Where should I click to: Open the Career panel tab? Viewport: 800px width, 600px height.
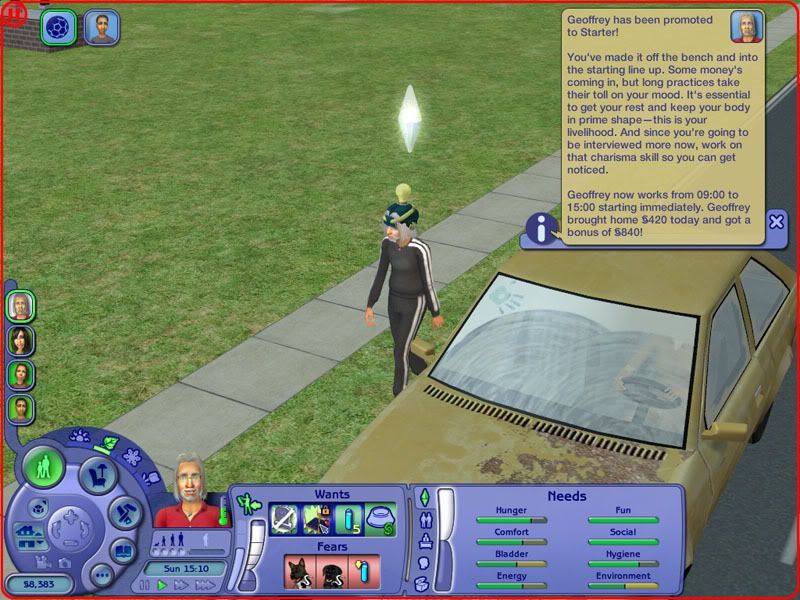(x=423, y=541)
